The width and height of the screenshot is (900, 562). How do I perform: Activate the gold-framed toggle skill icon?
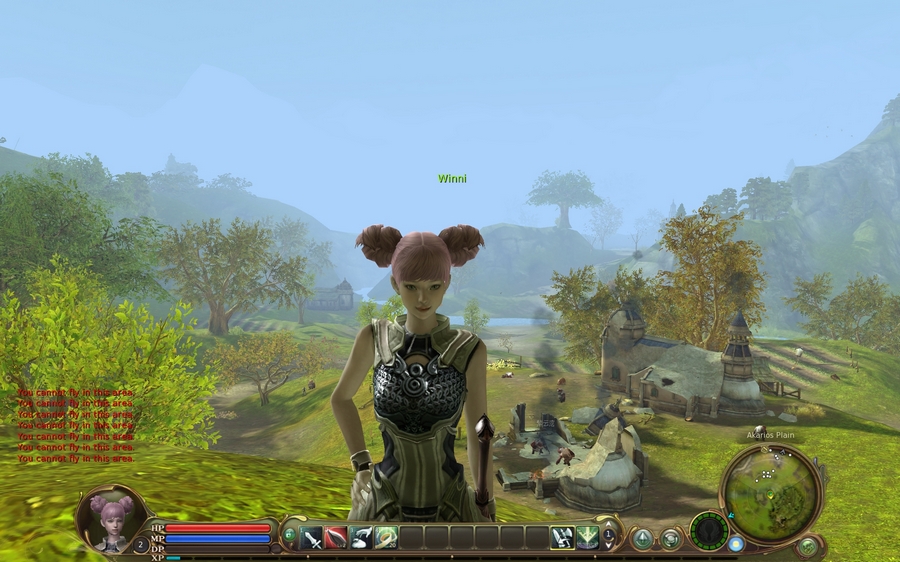click(562, 538)
